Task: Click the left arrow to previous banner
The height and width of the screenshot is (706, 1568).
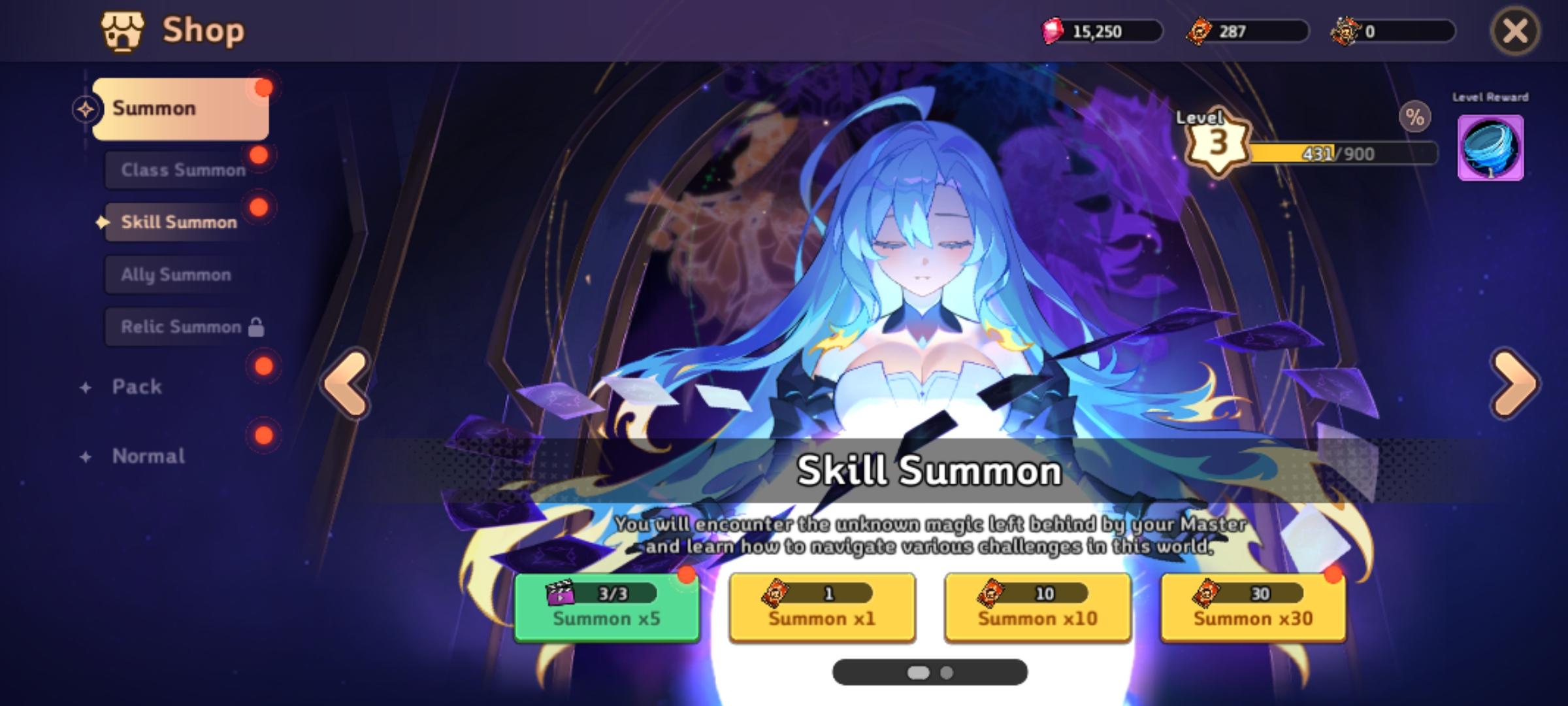Action: [346, 384]
